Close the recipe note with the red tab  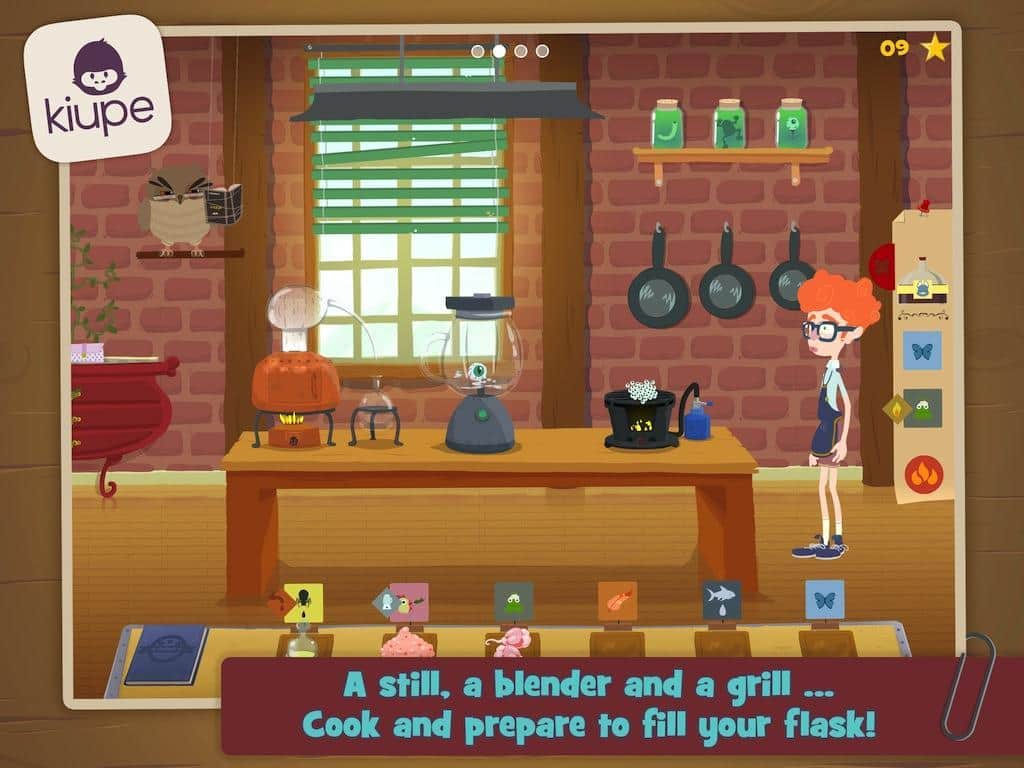(x=883, y=267)
